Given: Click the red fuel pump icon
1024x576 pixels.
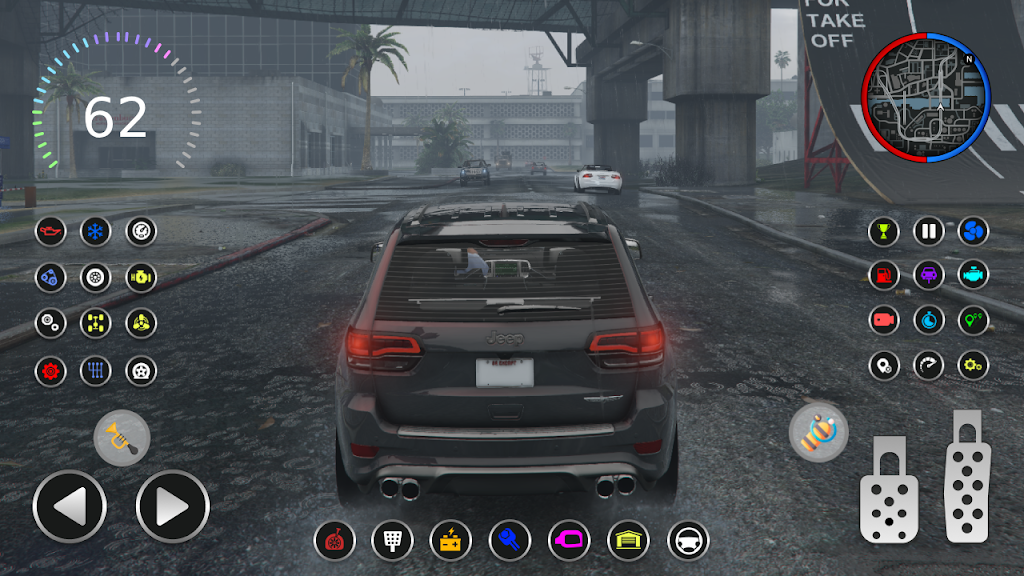Looking at the screenshot, I should tap(884, 274).
